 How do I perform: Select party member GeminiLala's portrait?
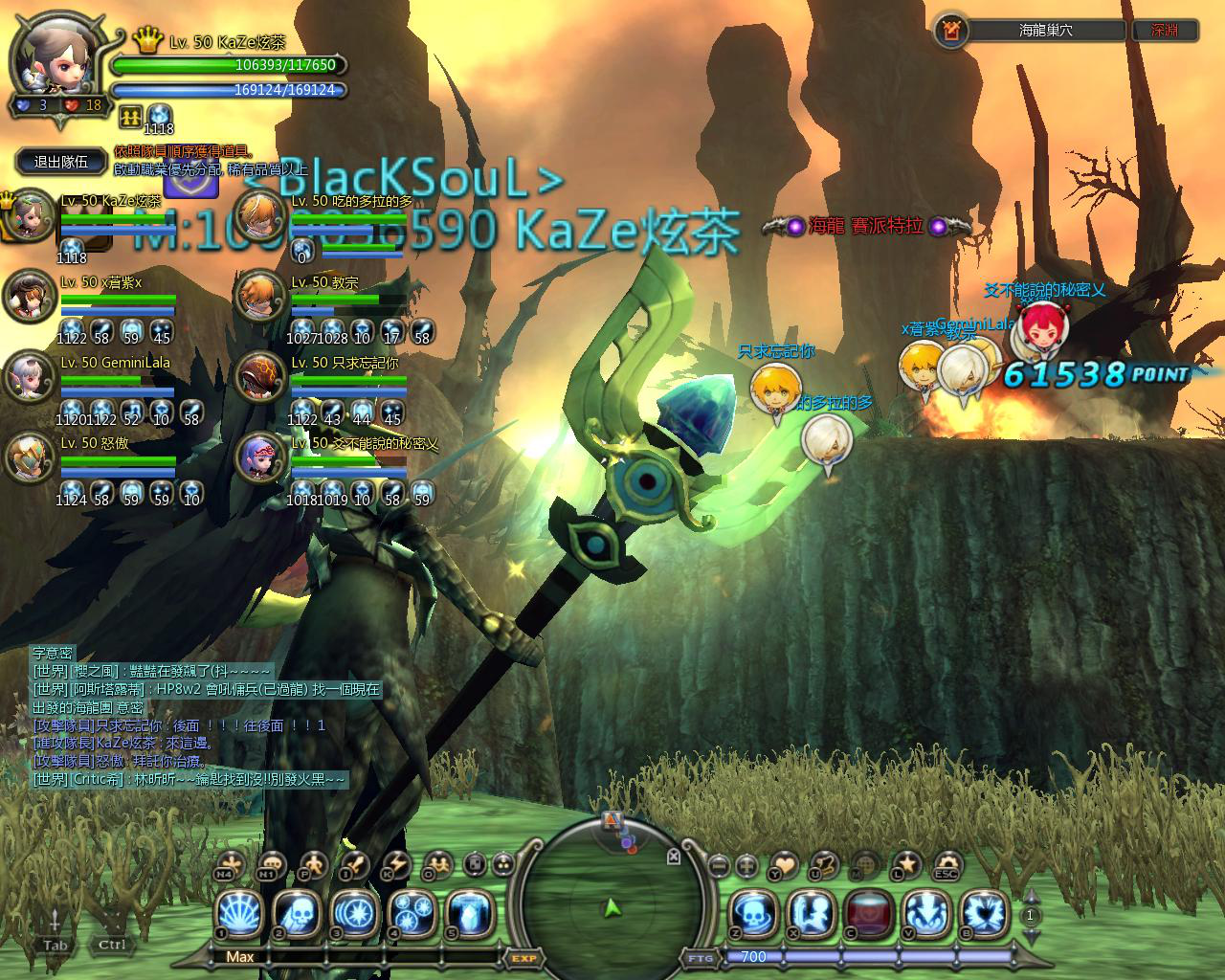coord(29,375)
